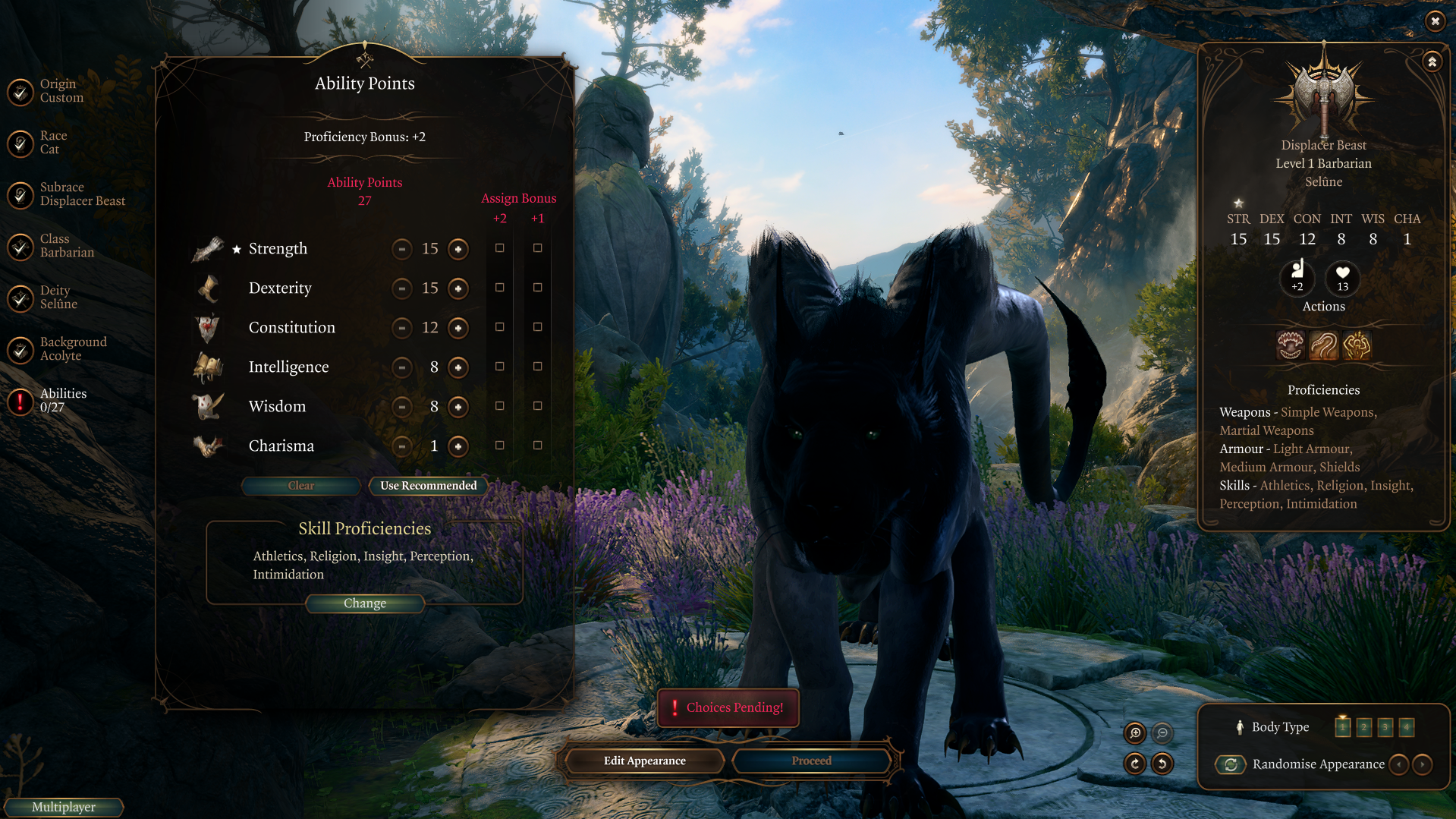Add a point to Charisma
The image size is (1456, 819).
coord(458,446)
